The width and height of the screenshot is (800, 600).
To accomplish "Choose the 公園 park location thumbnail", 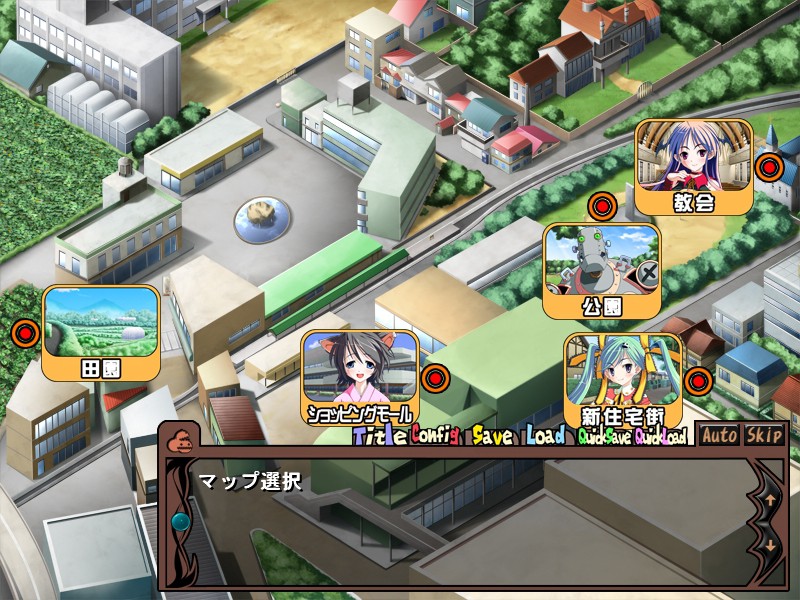I will 601,270.
